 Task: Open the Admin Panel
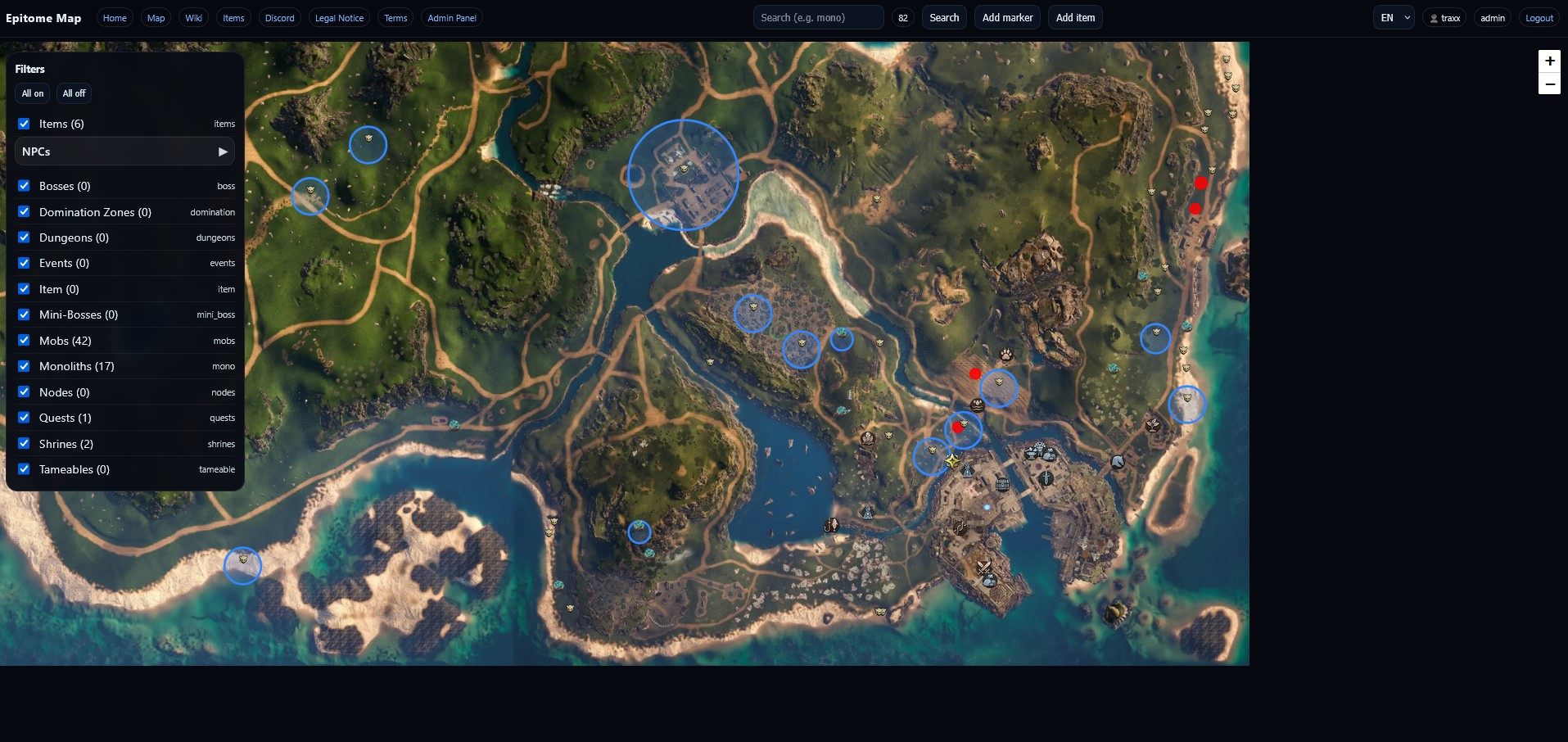tap(451, 18)
